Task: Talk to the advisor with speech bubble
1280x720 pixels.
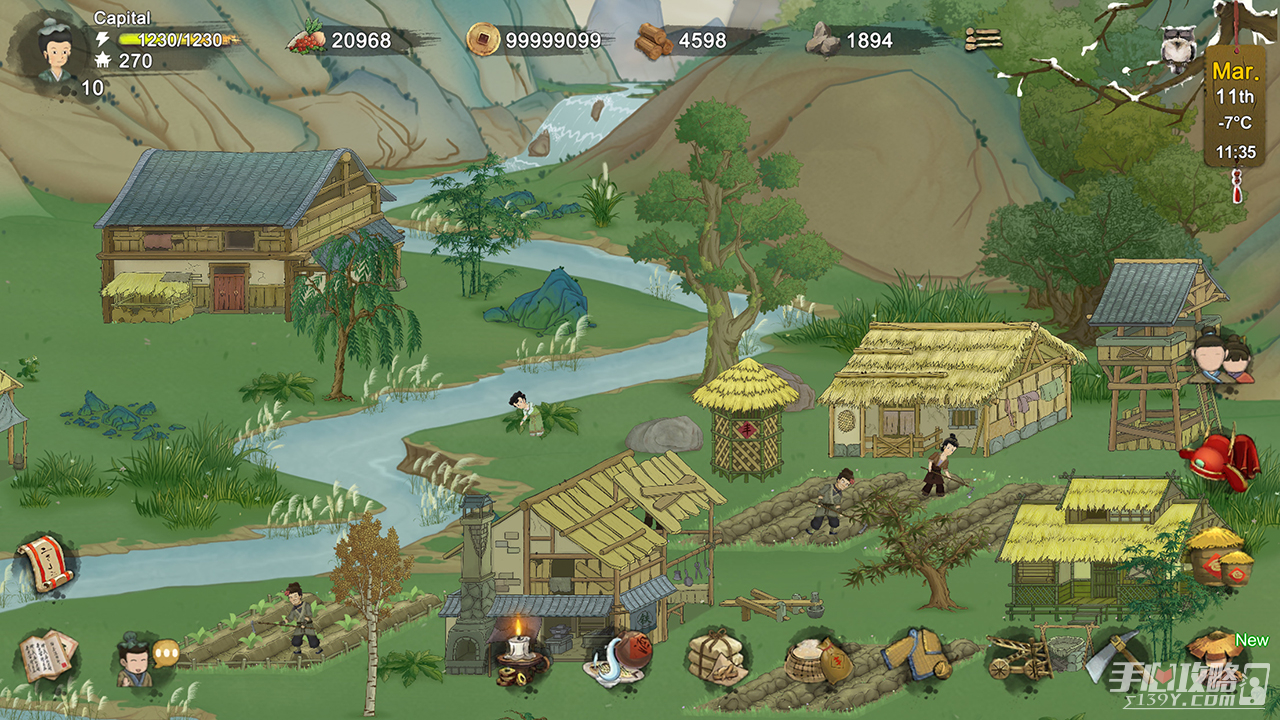Action: (x=140, y=660)
